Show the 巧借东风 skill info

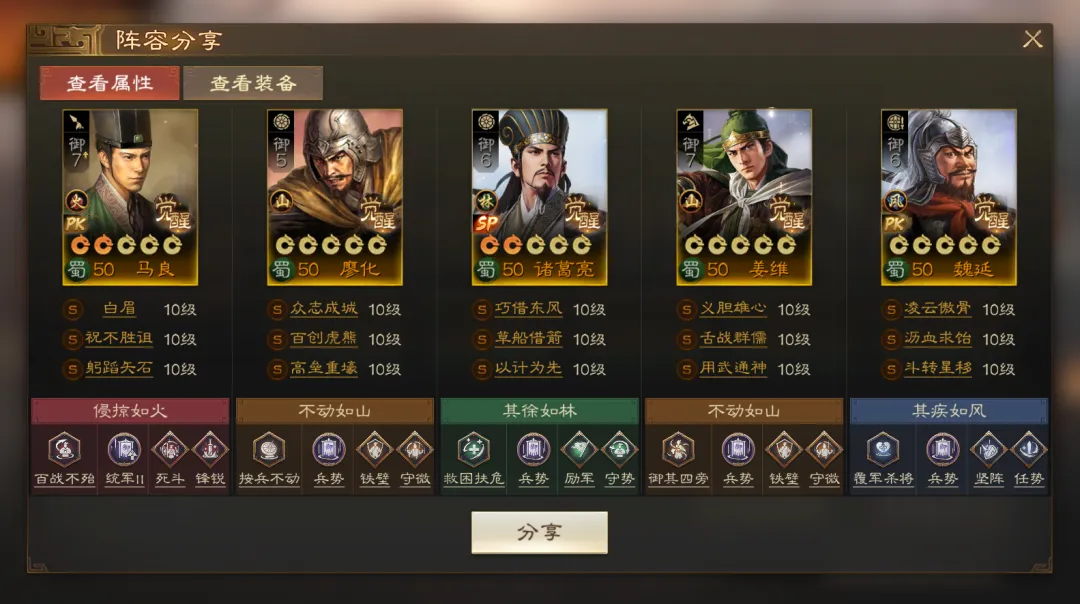tap(528, 310)
